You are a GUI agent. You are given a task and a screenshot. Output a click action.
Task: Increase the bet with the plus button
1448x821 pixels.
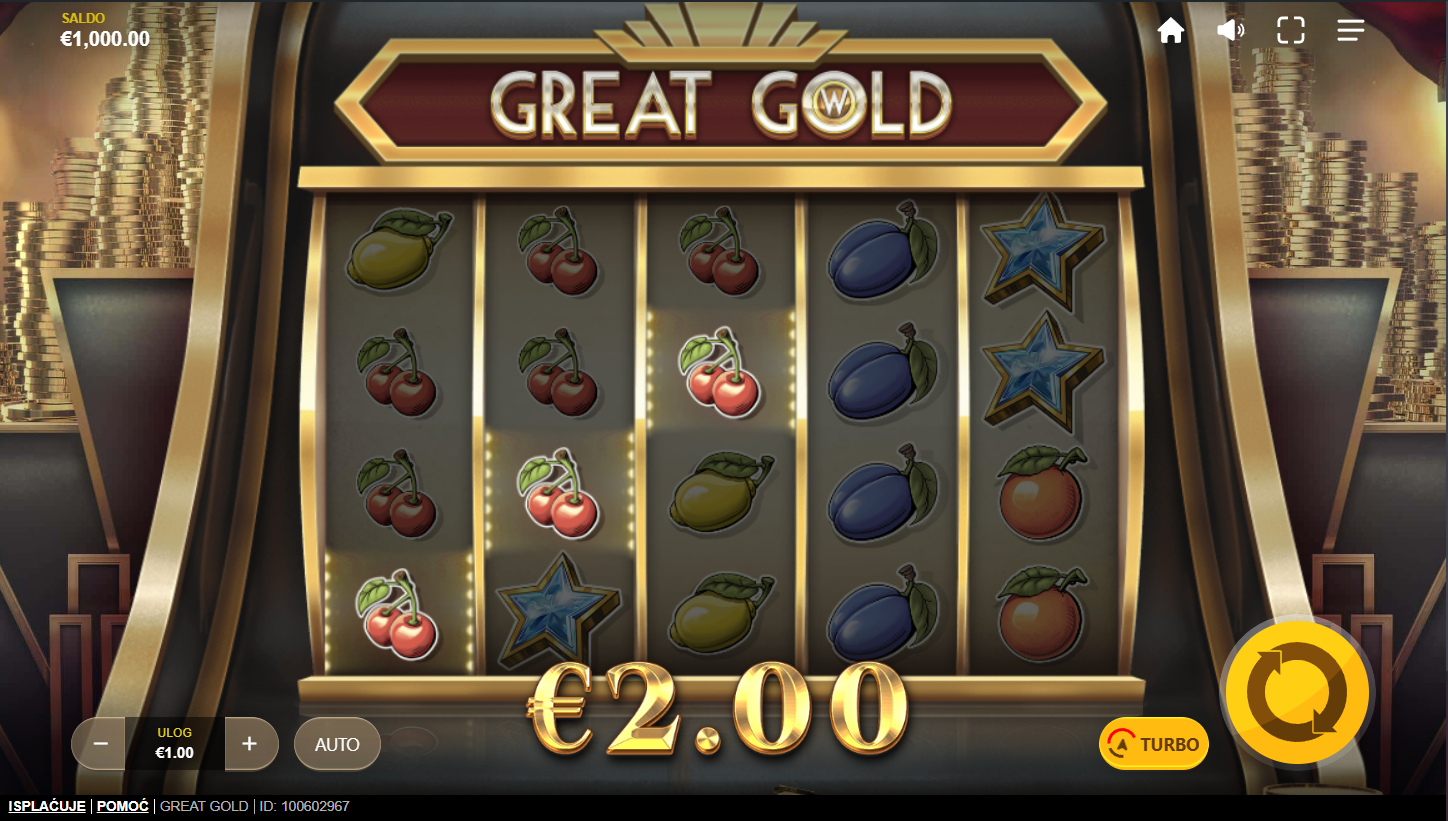point(250,744)
